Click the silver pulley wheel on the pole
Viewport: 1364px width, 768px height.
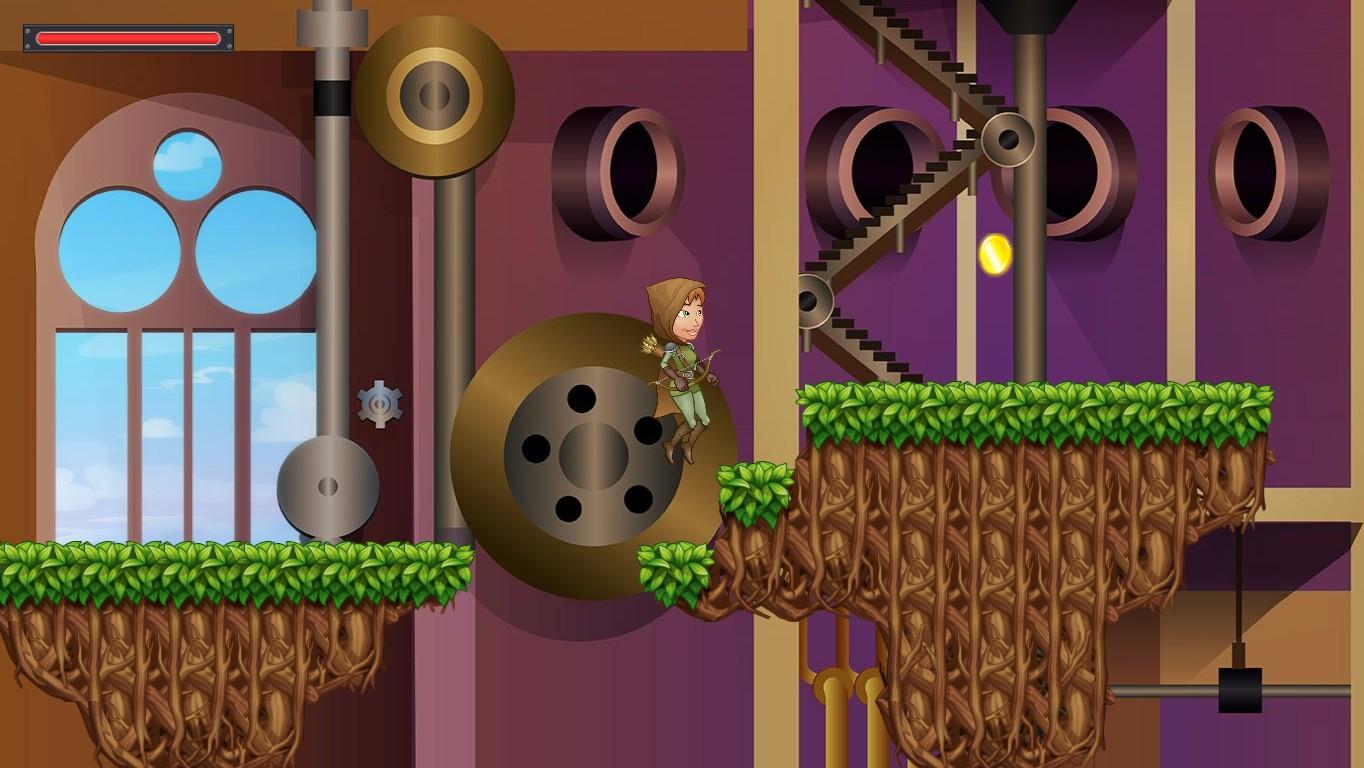click(x=328, y=487)
